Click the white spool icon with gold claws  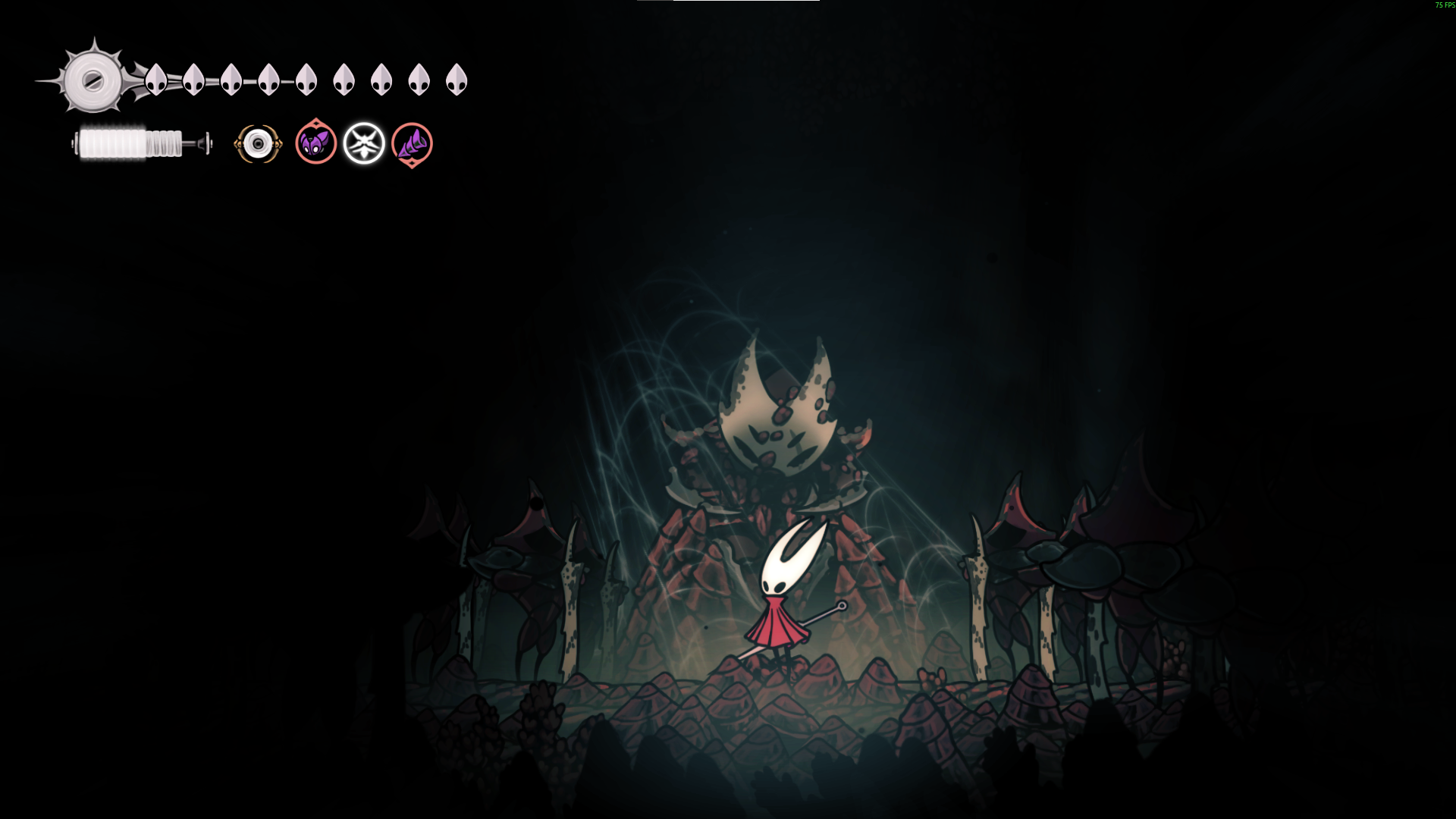coord(258,143)
